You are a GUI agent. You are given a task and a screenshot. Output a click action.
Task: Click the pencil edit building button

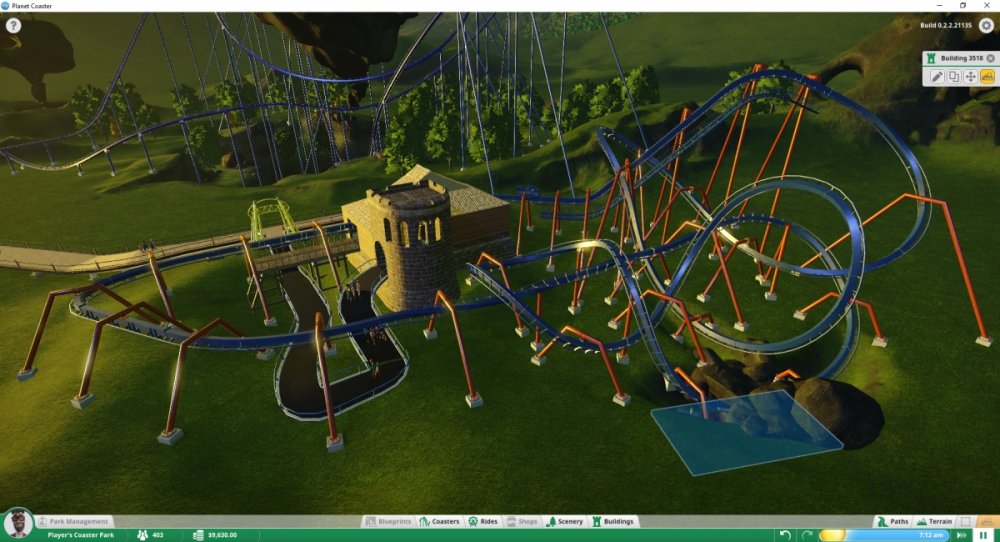pos(937,76)
